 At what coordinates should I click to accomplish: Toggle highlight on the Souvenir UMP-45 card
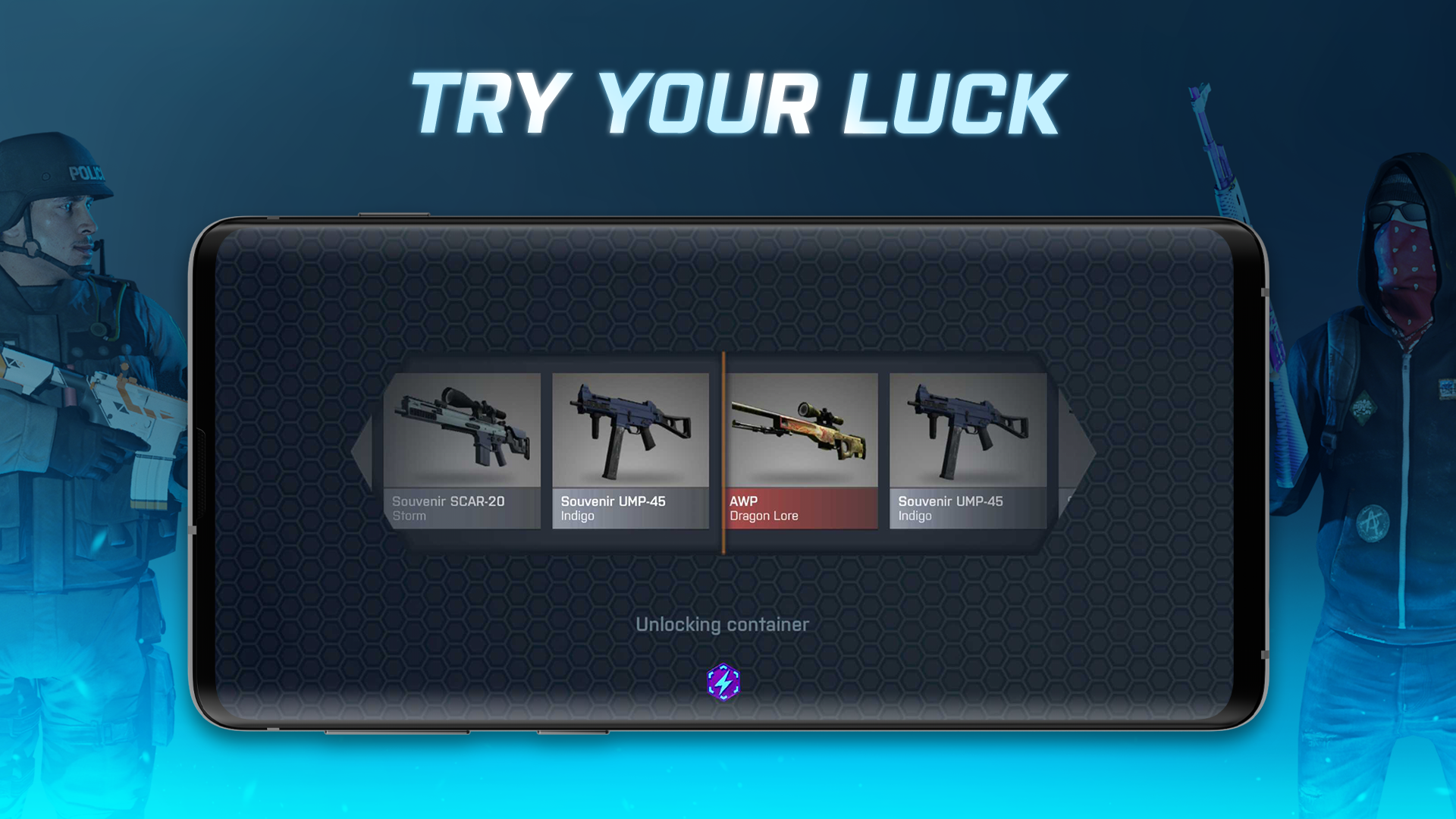click(631, 451)
